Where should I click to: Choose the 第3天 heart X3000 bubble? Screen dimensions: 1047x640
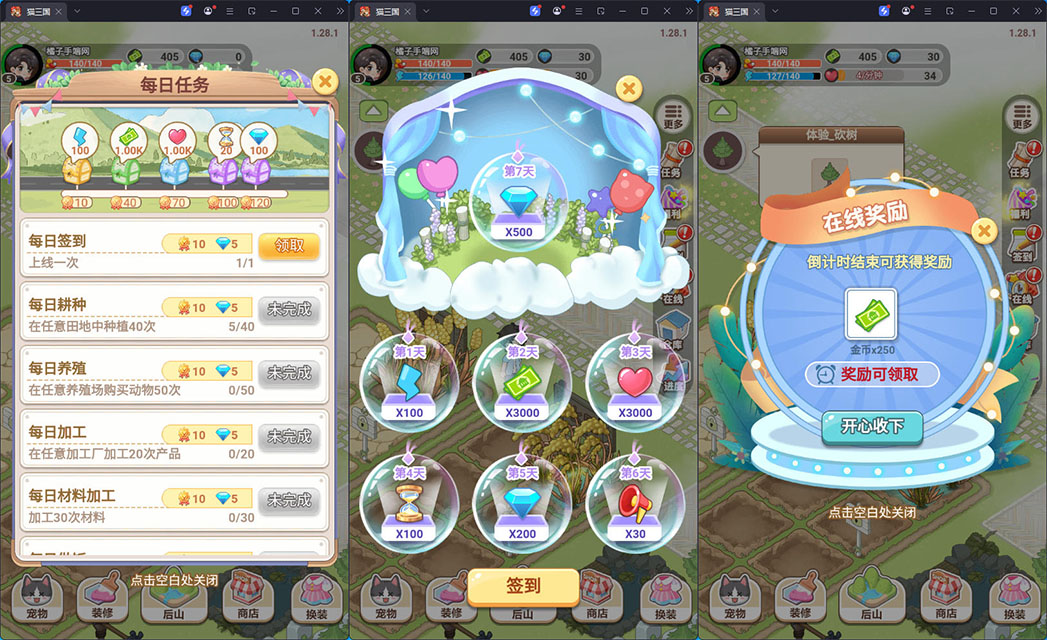(x=634, y=382)
